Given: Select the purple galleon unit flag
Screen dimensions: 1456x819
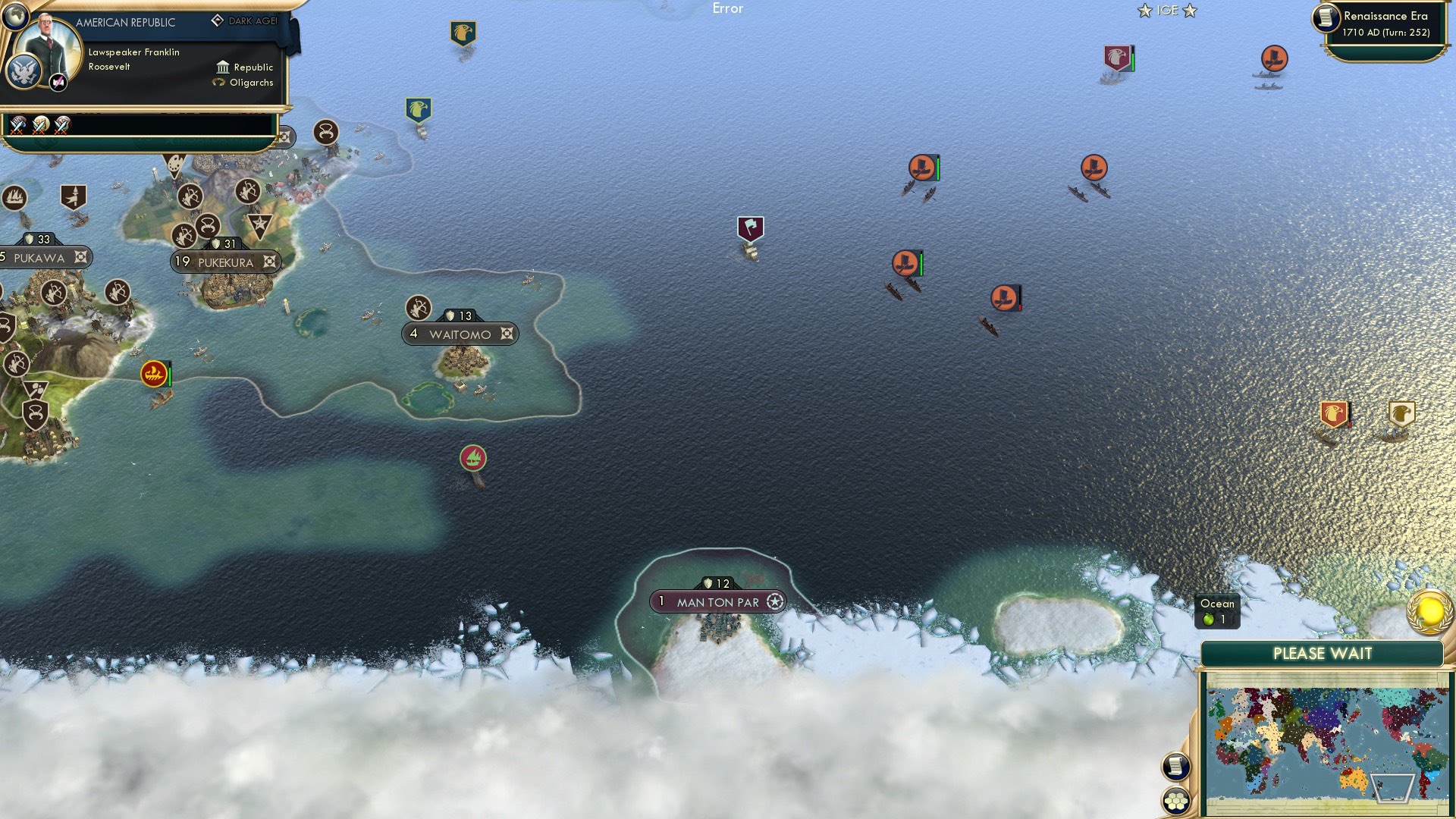Looking at the screenshot, I should click(749, 226).
